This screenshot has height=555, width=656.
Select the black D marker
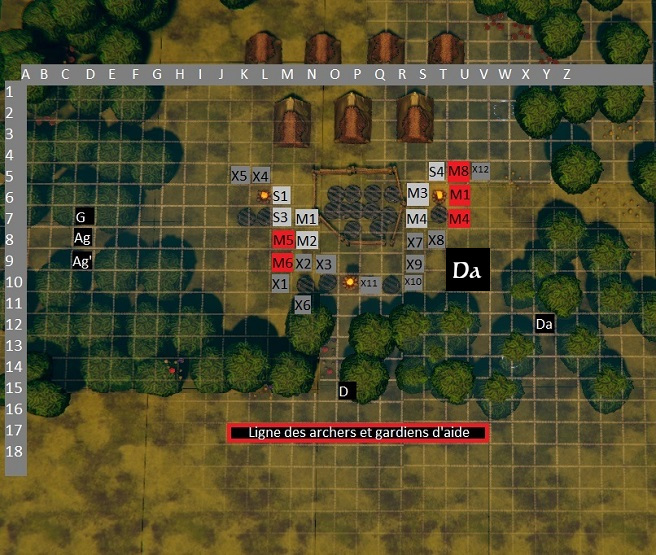tap(343, 391)
